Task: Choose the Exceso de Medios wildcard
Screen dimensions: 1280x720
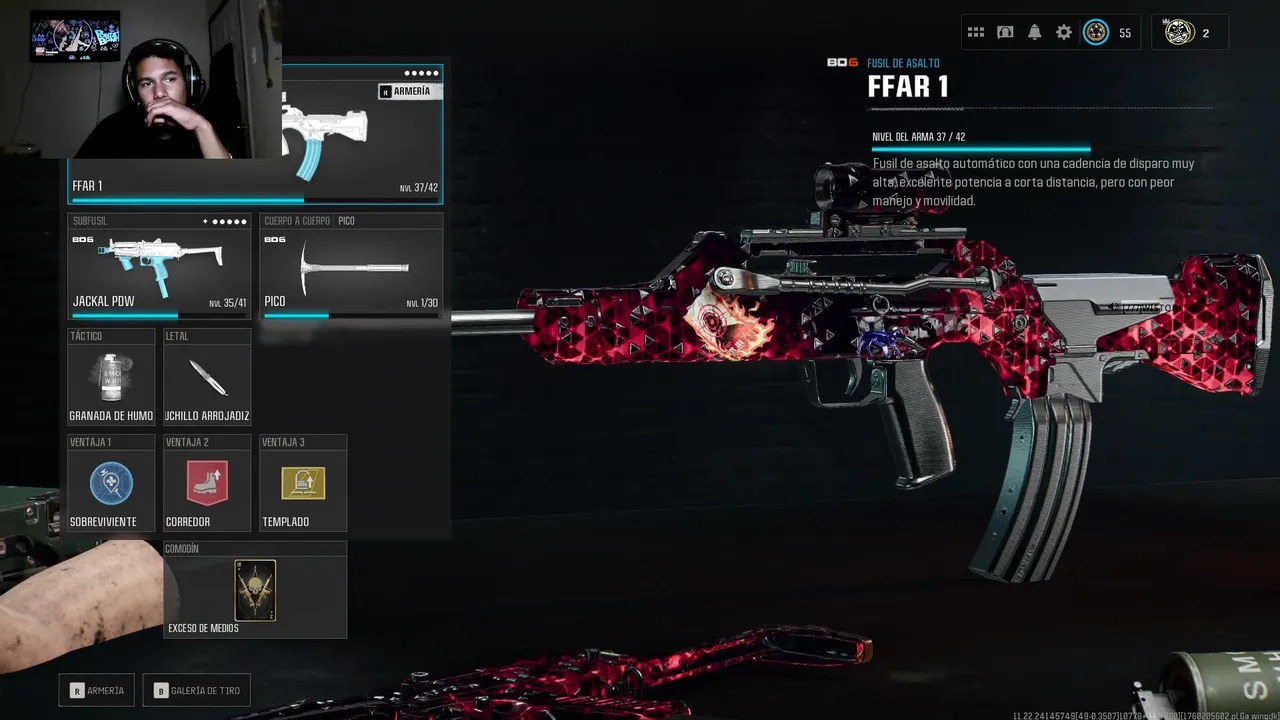Action: 255,590
